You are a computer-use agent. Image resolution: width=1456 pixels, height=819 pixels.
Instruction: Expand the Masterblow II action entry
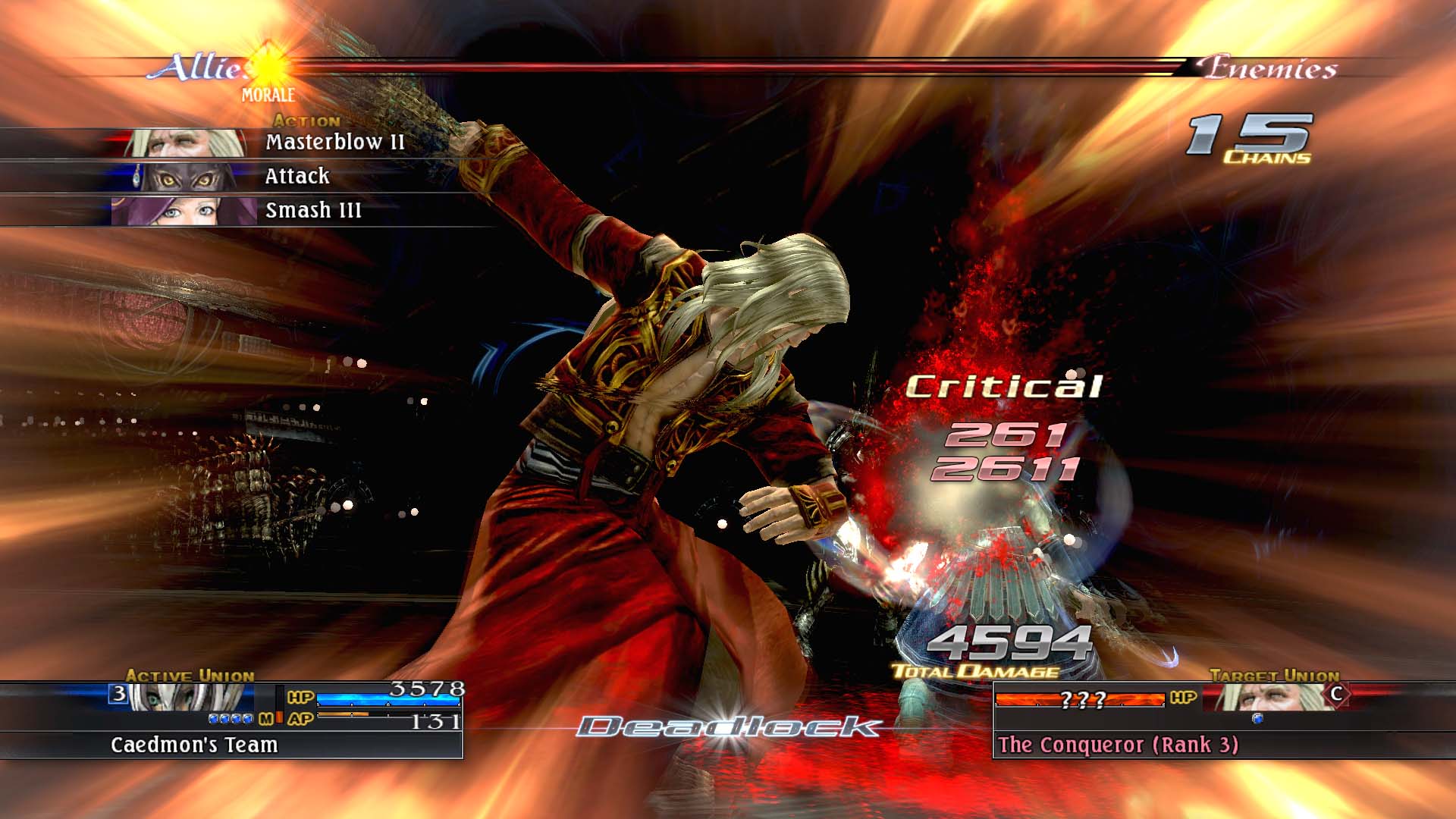coord(334,140)
